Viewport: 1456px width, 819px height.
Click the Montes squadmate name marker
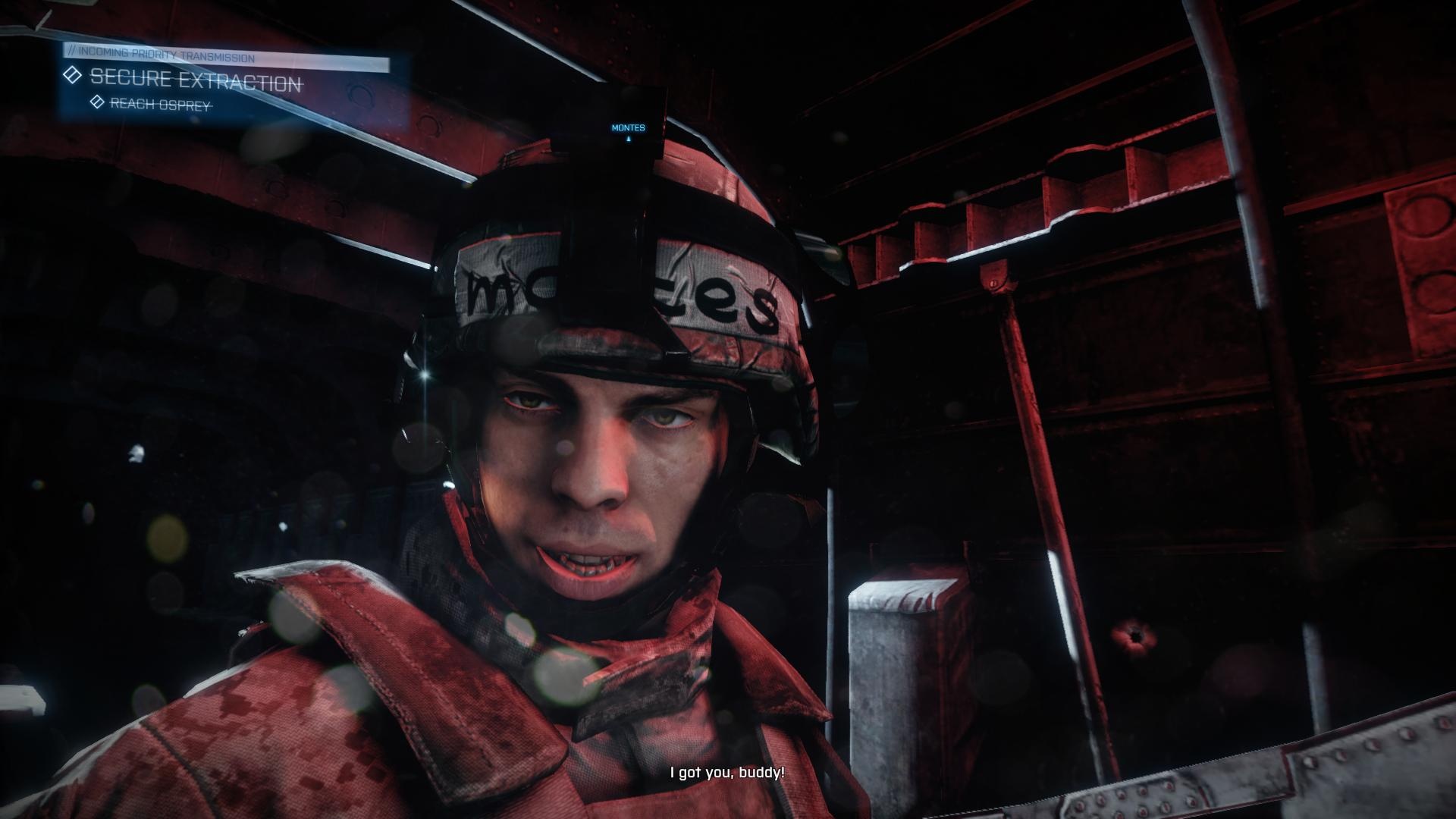point(628,128)
